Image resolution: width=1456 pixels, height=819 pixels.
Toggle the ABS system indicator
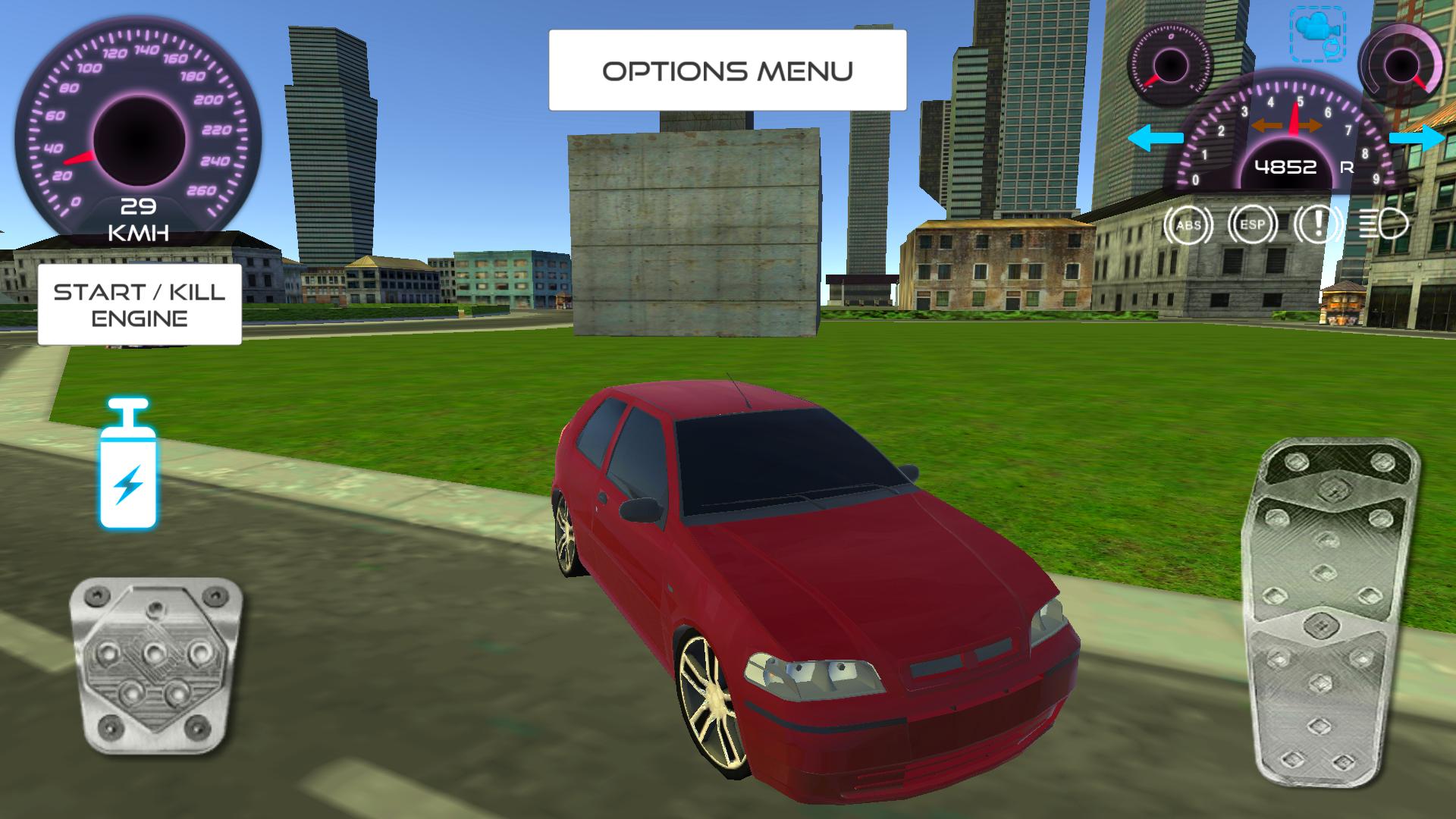tap(1188, 224)
